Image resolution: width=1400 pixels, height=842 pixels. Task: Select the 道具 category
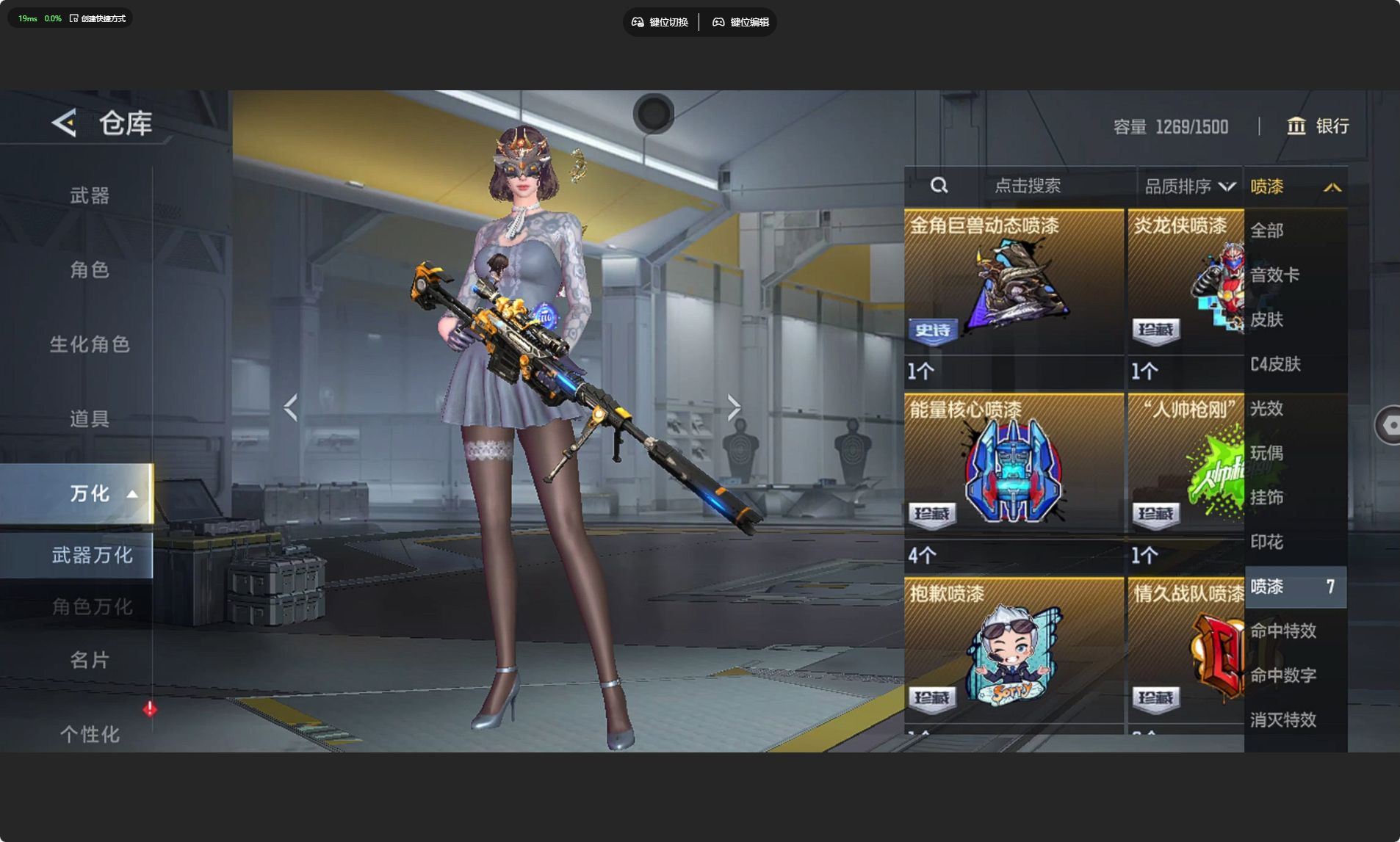click(90, 418)
